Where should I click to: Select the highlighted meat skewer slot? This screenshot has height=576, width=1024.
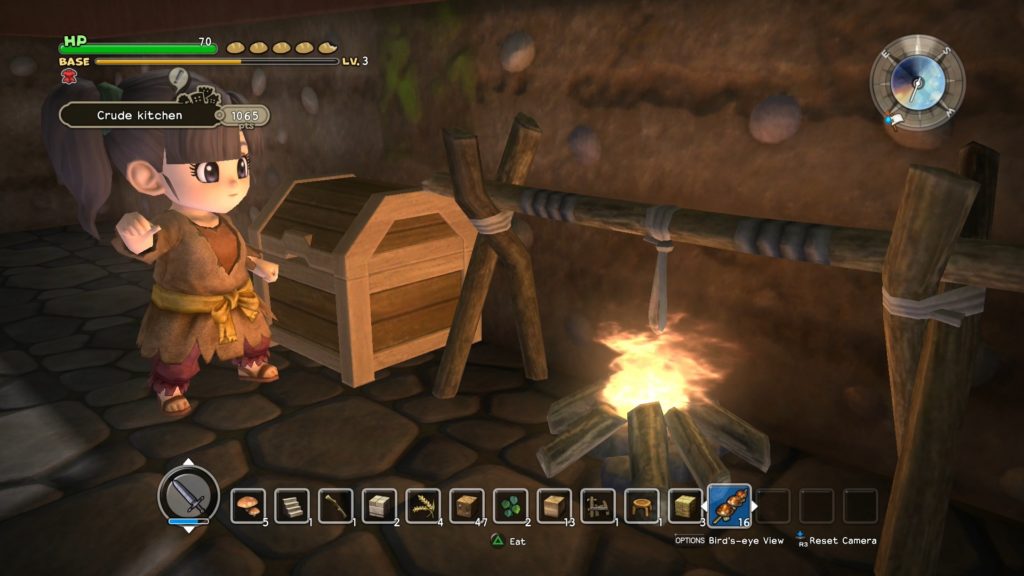click(x=729, y=505)
